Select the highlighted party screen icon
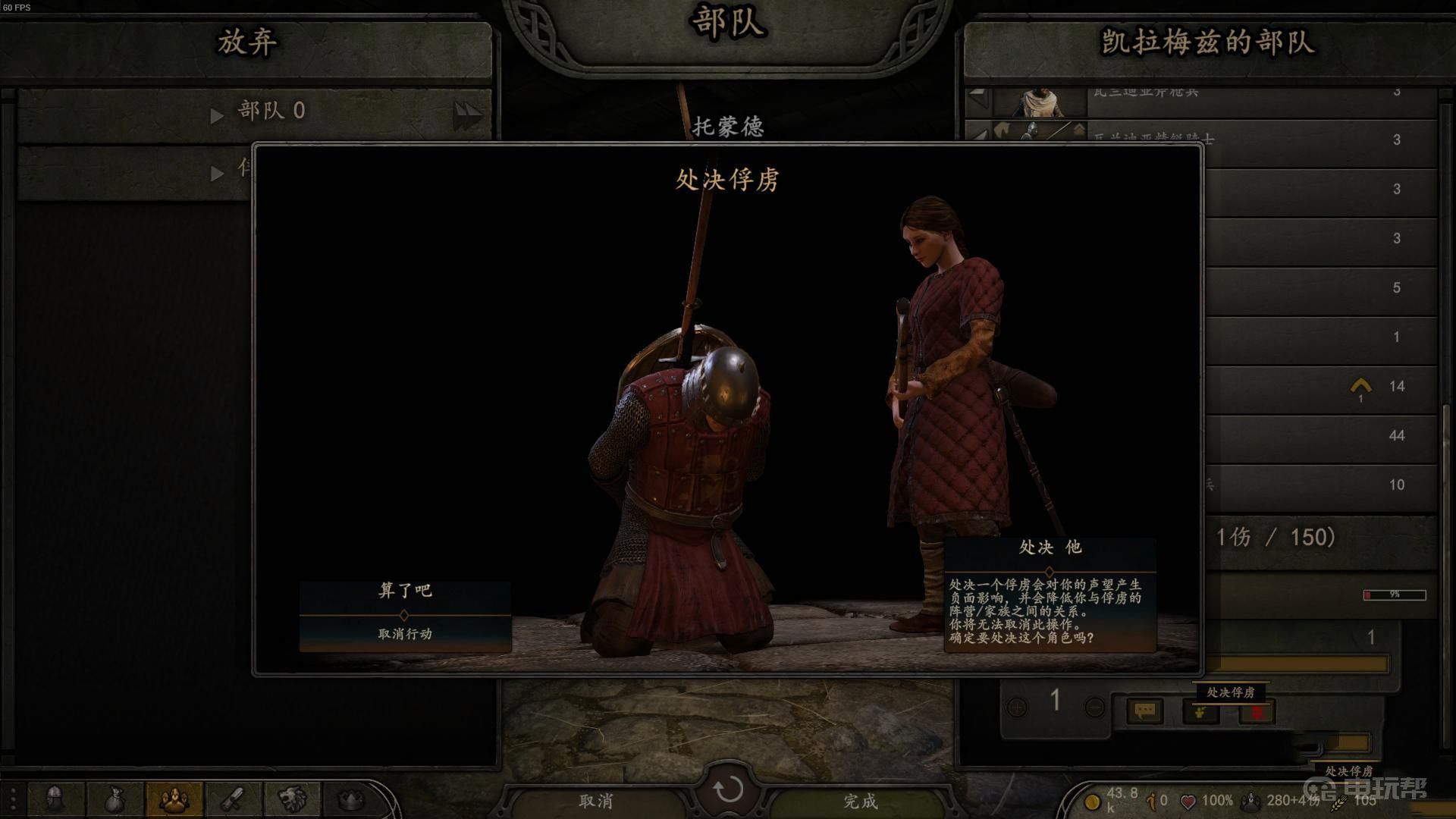This screenshot has width=1456, height=819. (174, 799)
